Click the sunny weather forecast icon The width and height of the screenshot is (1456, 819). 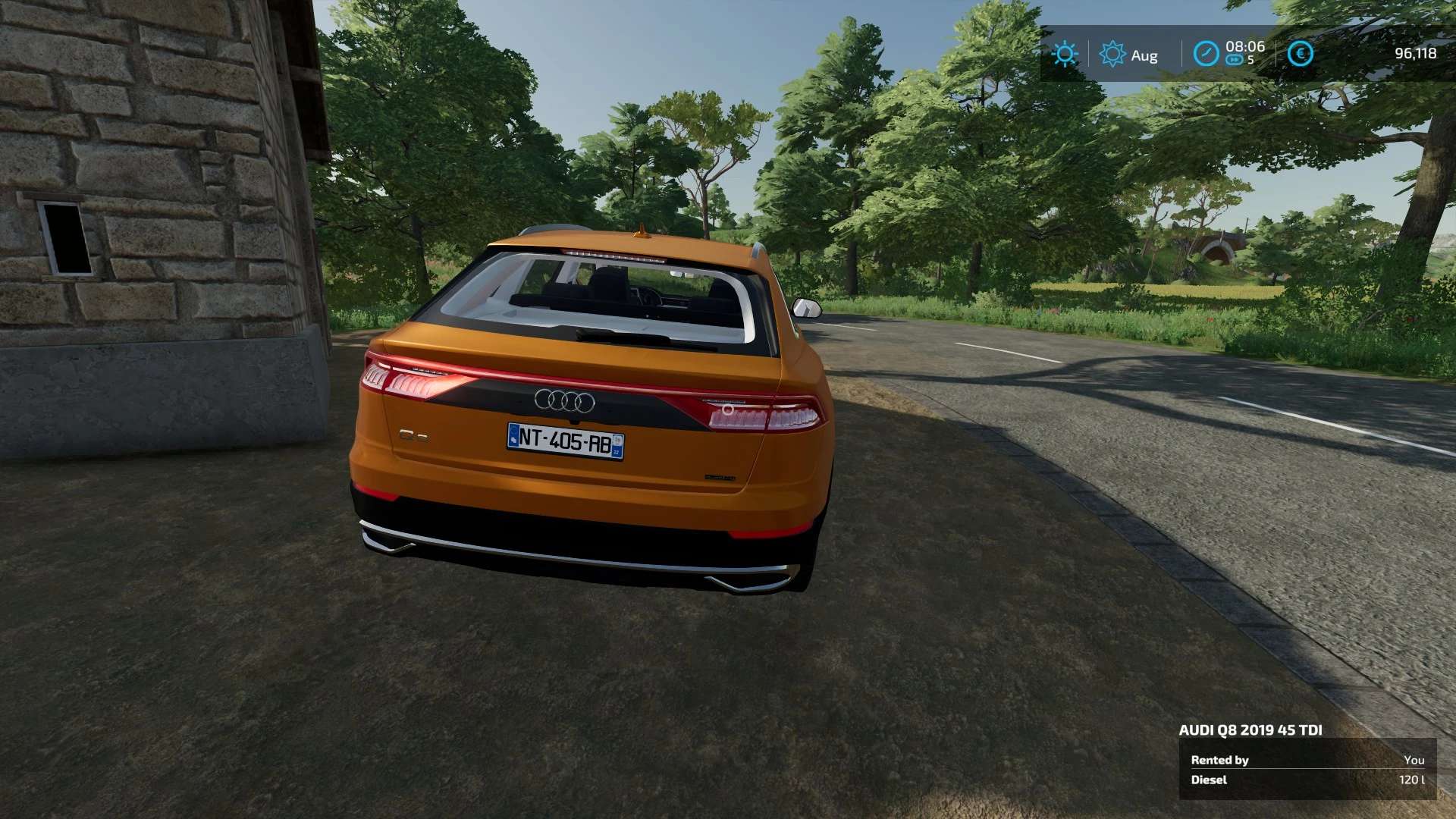[x=1065, y=54]
